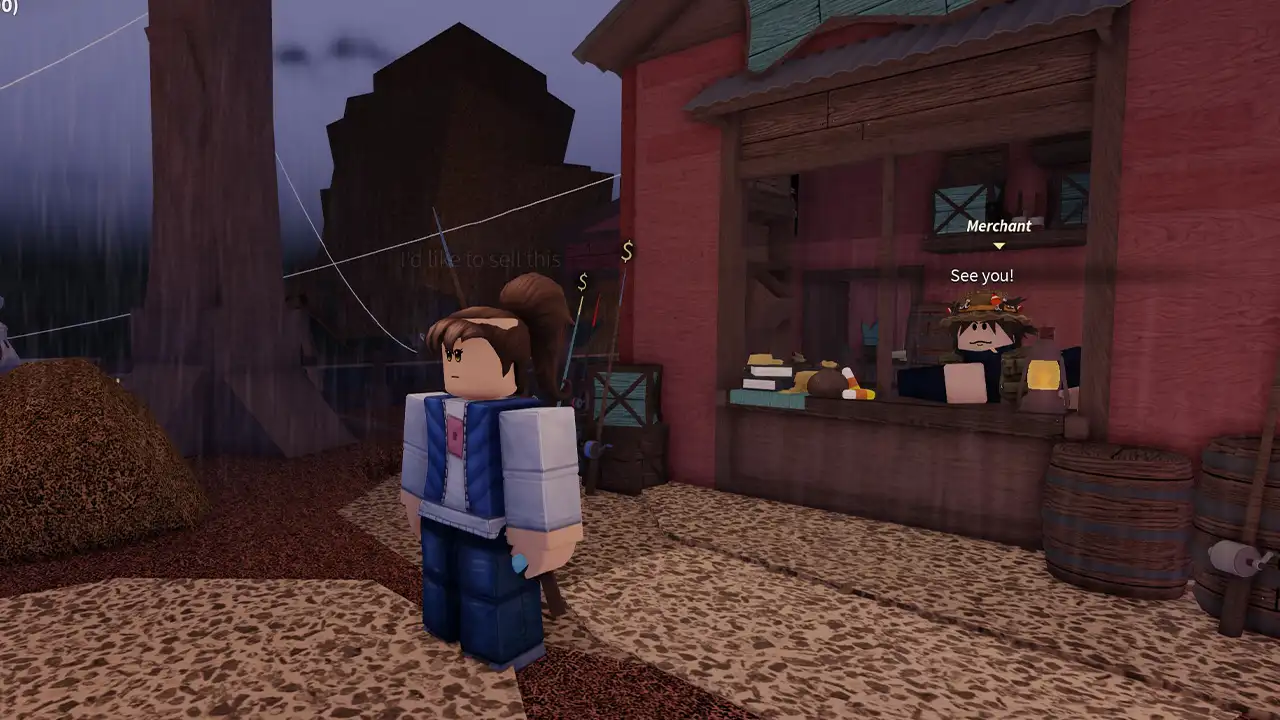Expand the (0) counter in the top-left
Screen dimensions: 1280x720
(x=5, y=8)
